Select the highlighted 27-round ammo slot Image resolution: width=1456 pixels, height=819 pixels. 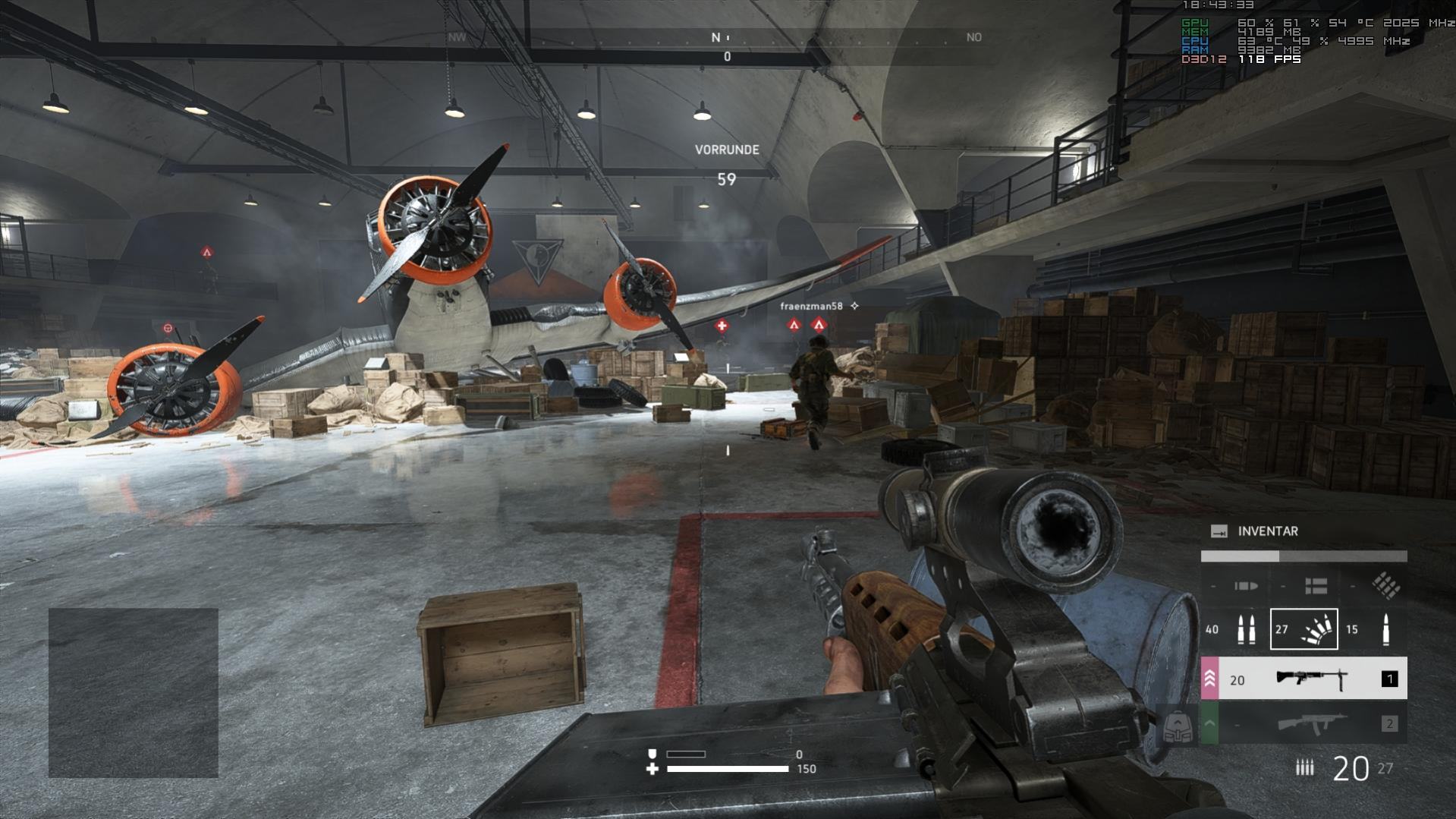tap(1303, 629)
